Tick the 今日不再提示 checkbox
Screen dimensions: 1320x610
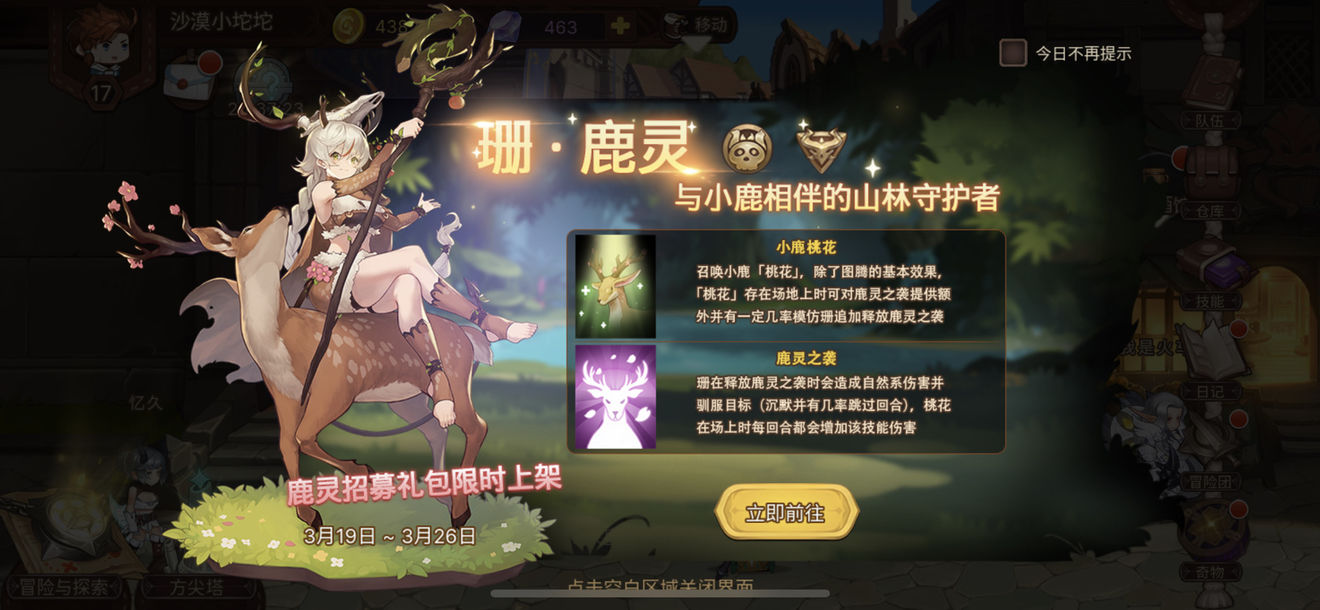(x=1013, y=53)
